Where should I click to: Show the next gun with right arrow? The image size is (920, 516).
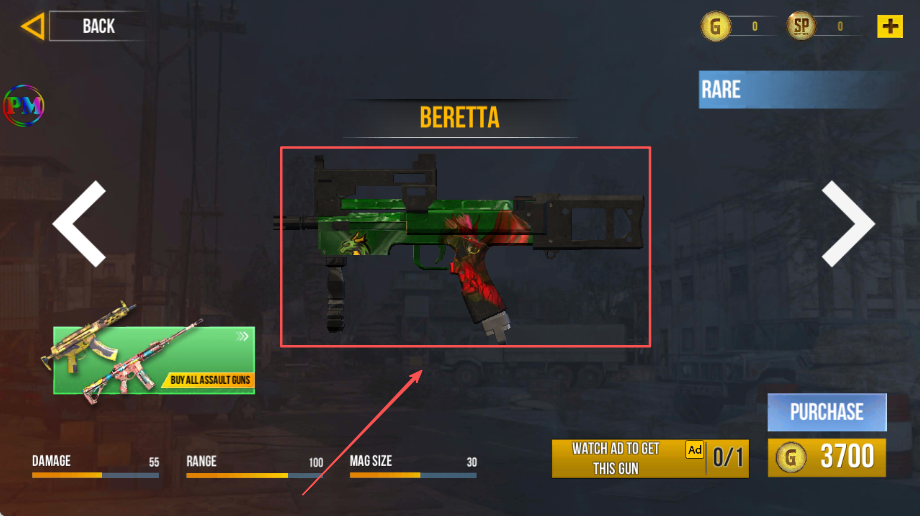coord(848,224)
